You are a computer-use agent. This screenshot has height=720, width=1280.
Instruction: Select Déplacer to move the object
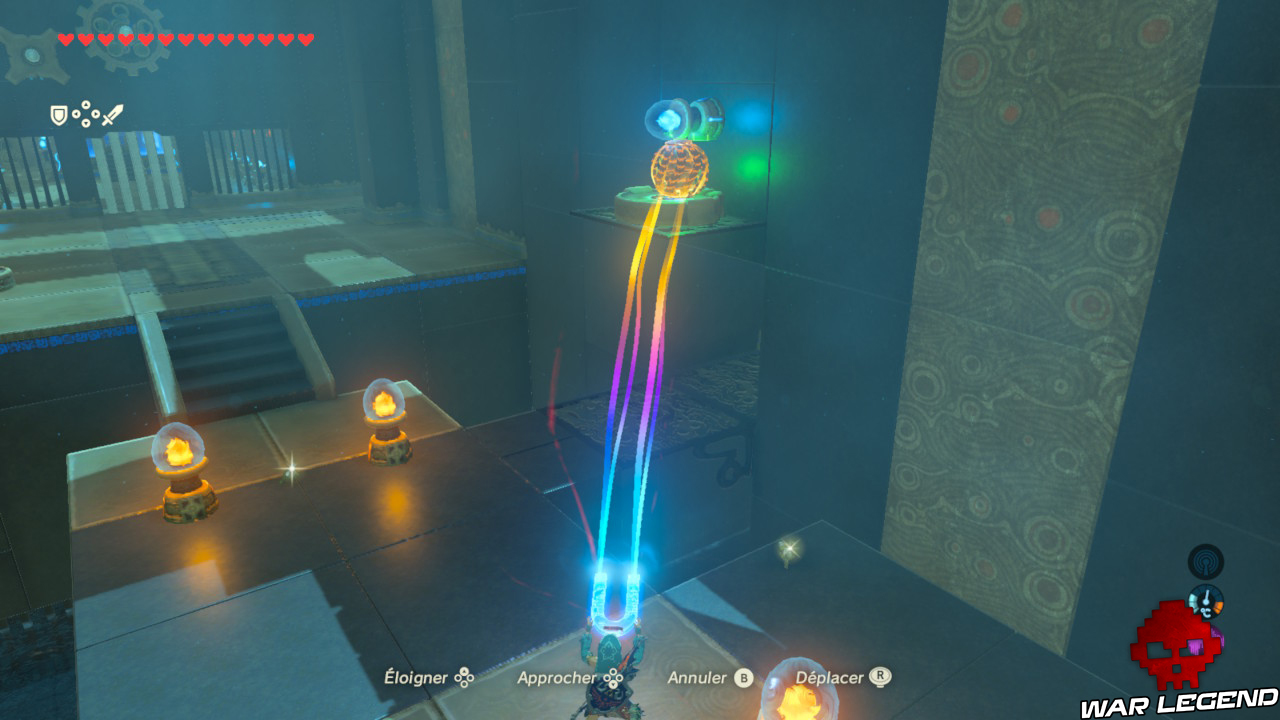[x=828, y=677]
